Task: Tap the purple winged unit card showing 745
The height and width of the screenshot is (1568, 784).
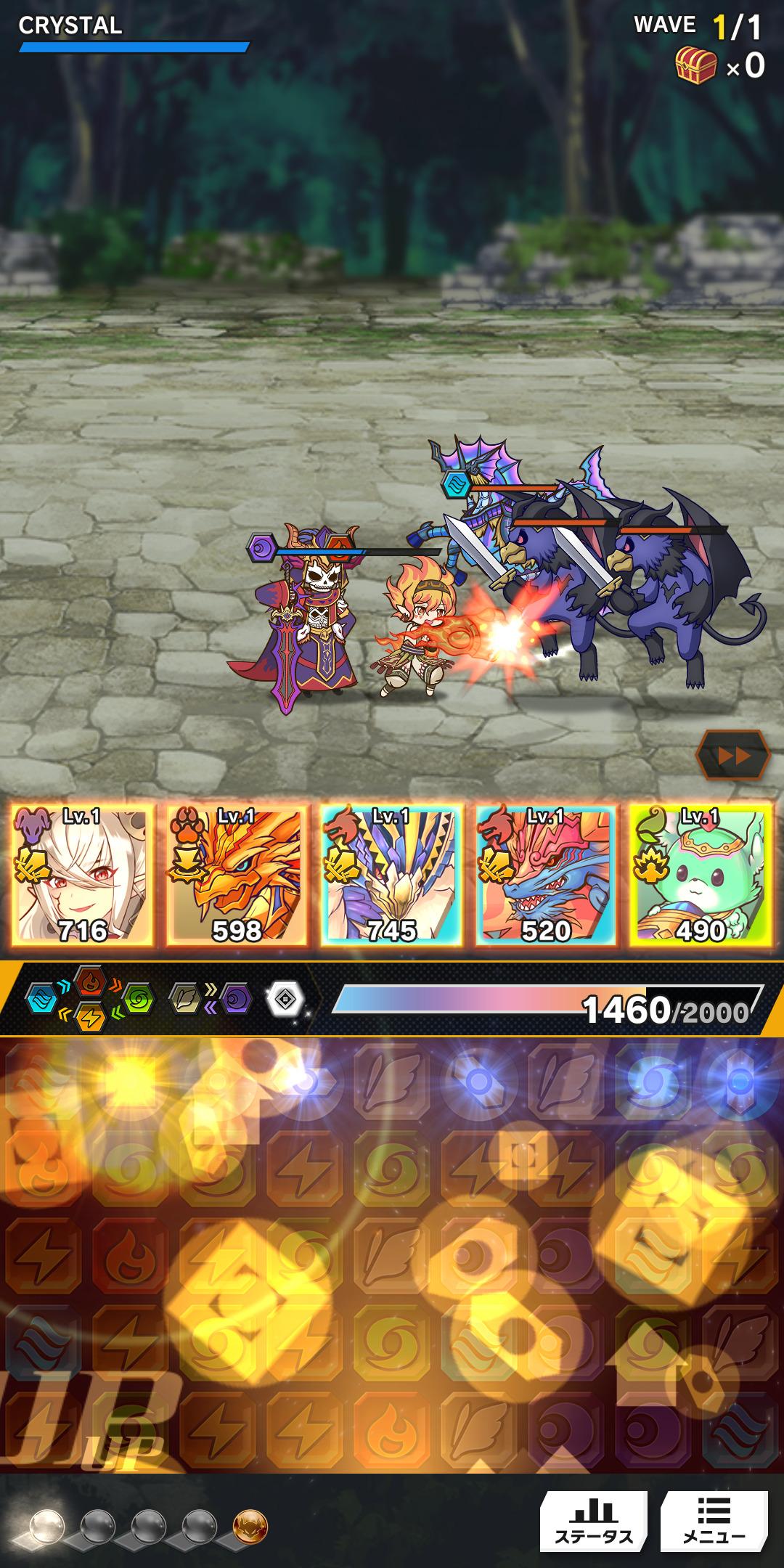Action: pos(392,875)
